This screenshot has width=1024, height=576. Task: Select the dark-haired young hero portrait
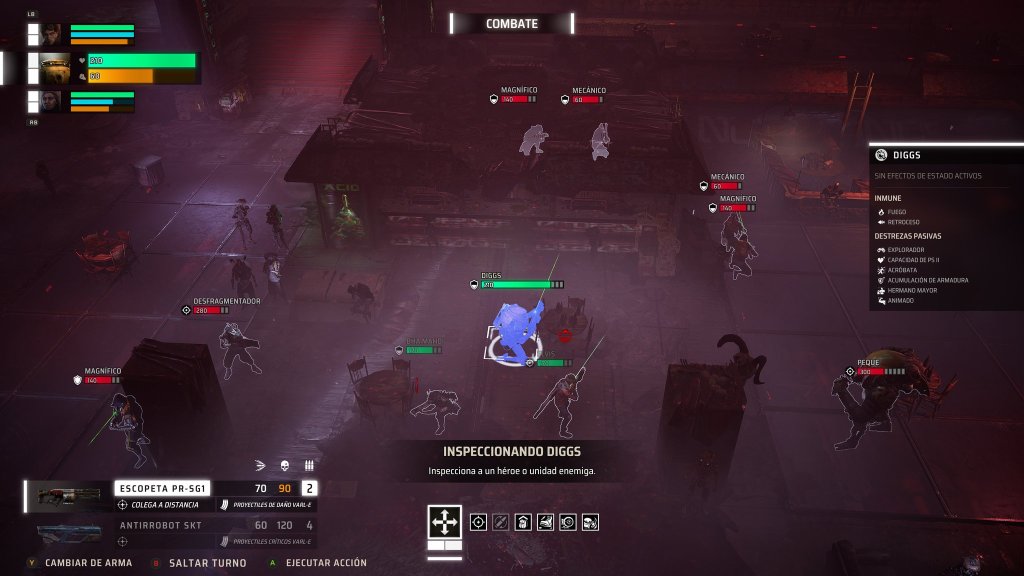[51, 33]
